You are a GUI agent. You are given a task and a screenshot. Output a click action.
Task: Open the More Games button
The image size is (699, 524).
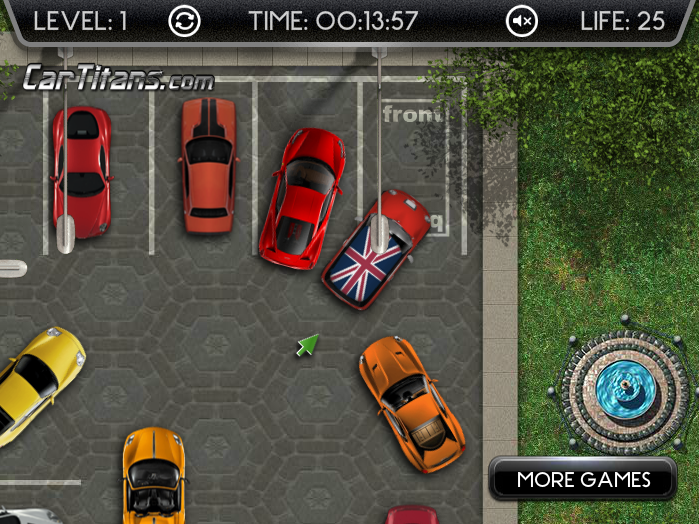pos(583,480)
